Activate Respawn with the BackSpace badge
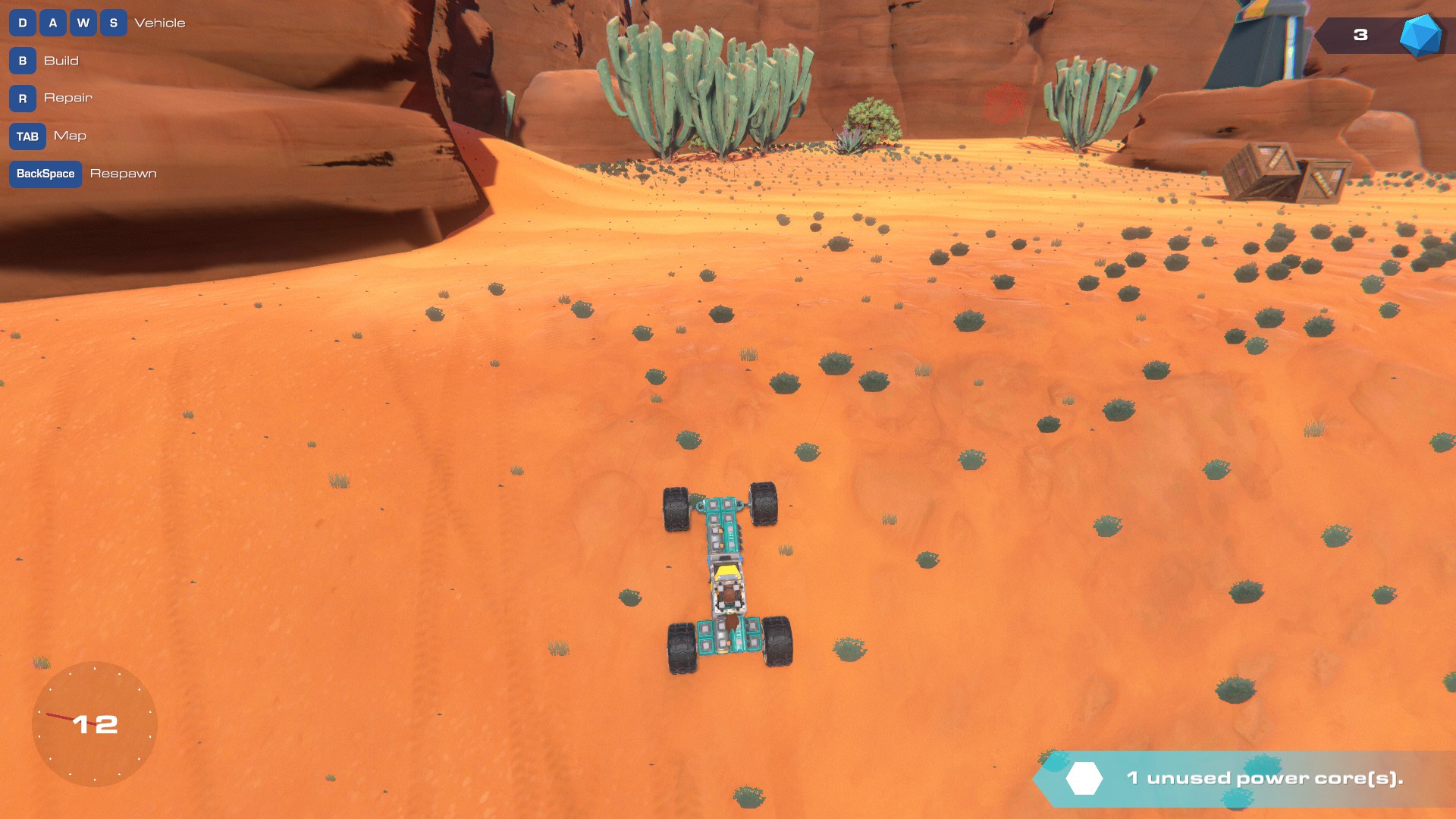The image size is (1456, 819). click(45, 174)
